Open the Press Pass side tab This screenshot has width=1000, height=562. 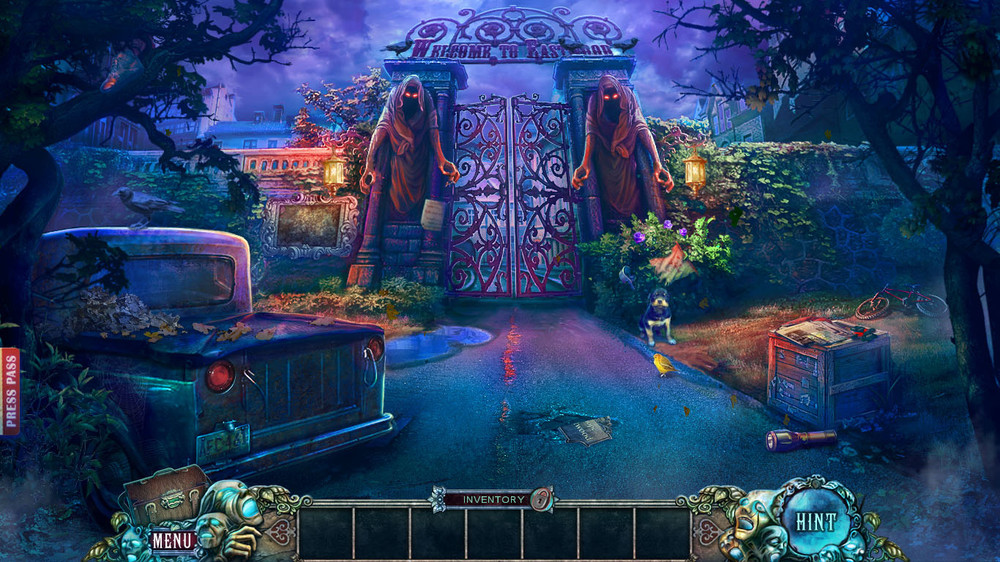(11, 391)
